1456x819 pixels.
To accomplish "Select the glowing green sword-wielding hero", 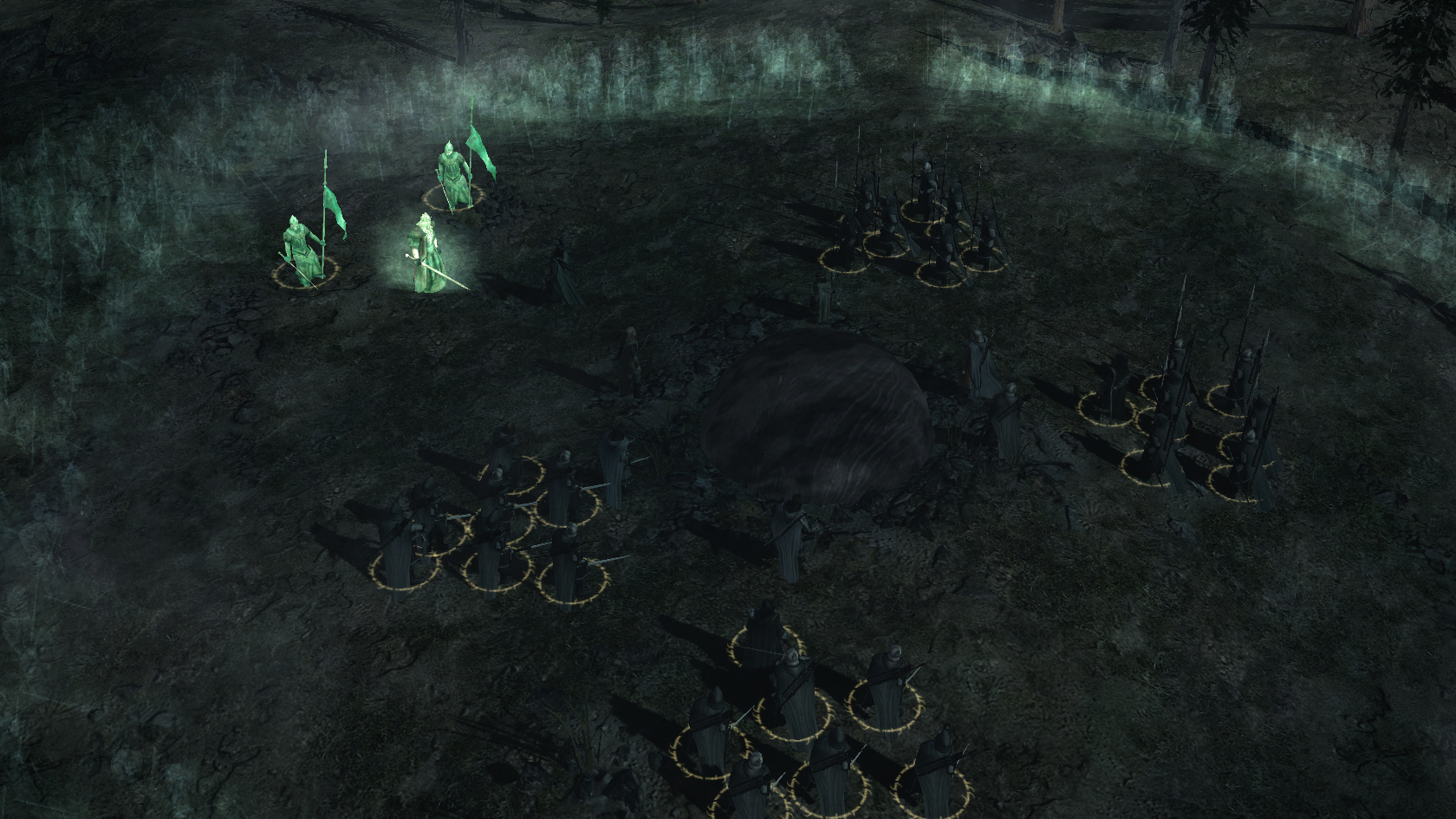I will (x=426, y=255).
